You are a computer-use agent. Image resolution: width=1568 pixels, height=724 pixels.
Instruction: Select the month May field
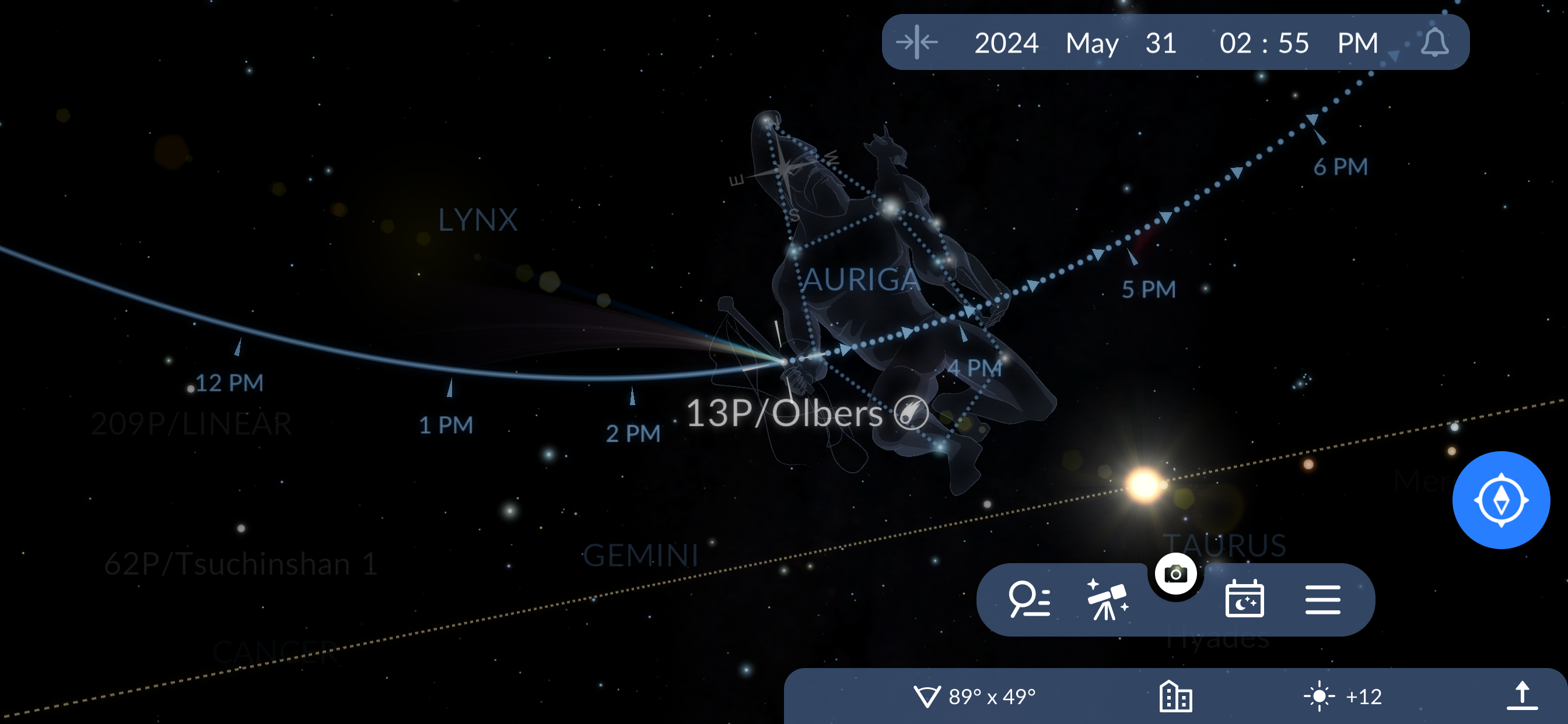click(x=1092, y=43)
